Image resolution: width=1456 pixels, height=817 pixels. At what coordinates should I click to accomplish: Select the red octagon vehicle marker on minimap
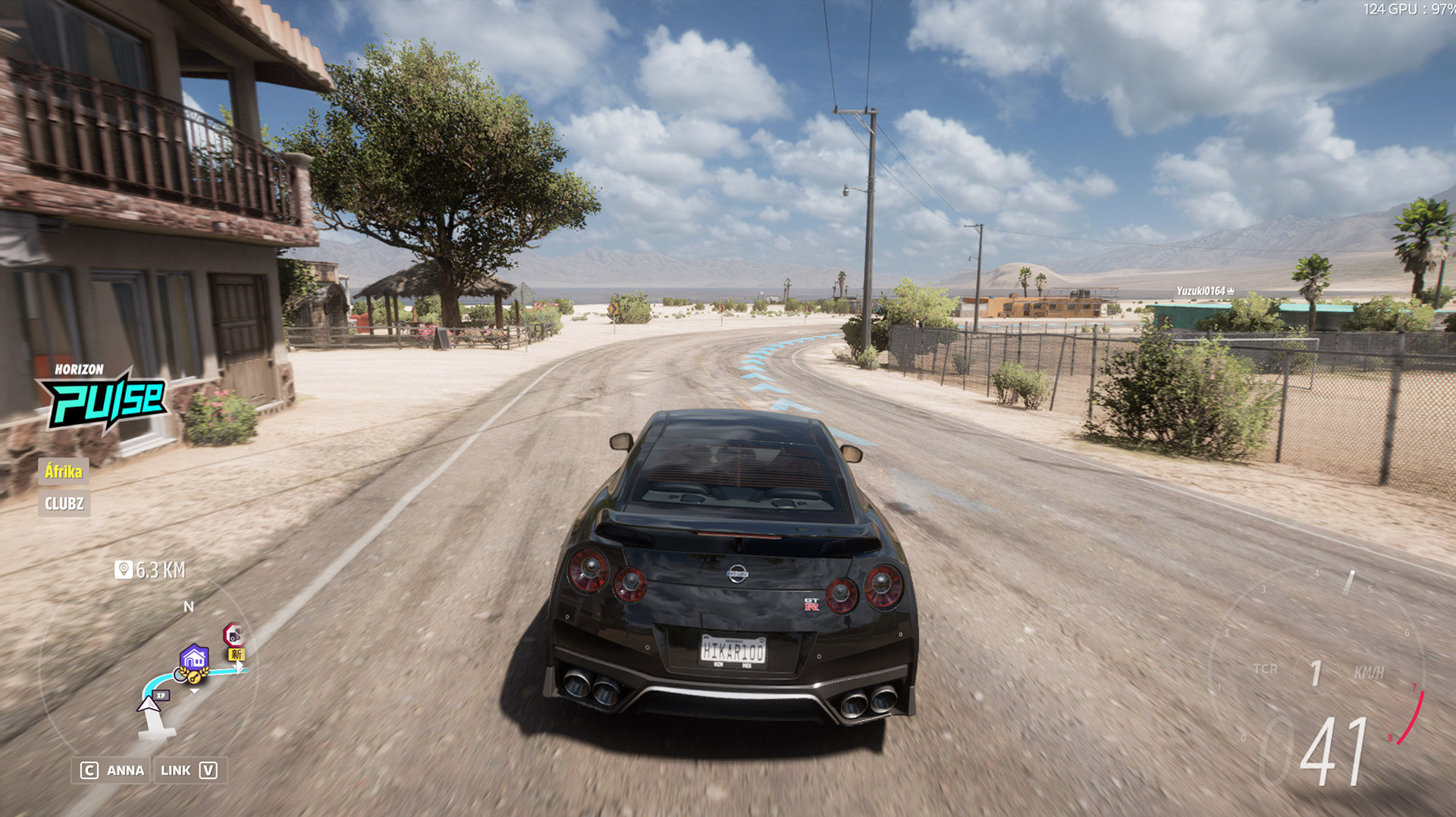click(x=234, y=634)
